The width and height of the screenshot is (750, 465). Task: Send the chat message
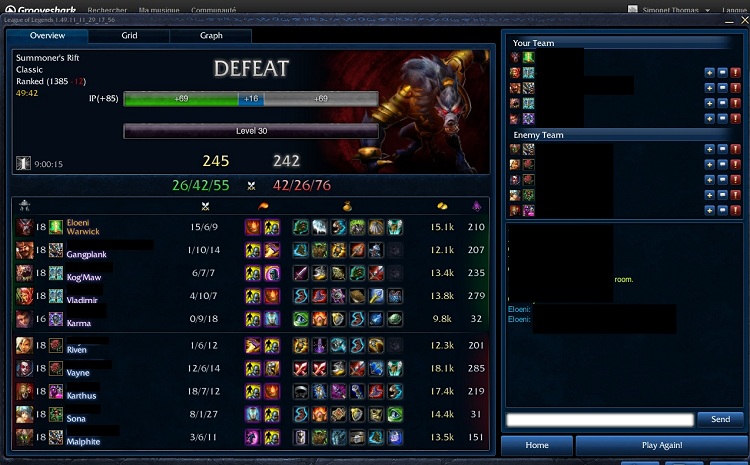pyautogui.click(x=720, y=420)
